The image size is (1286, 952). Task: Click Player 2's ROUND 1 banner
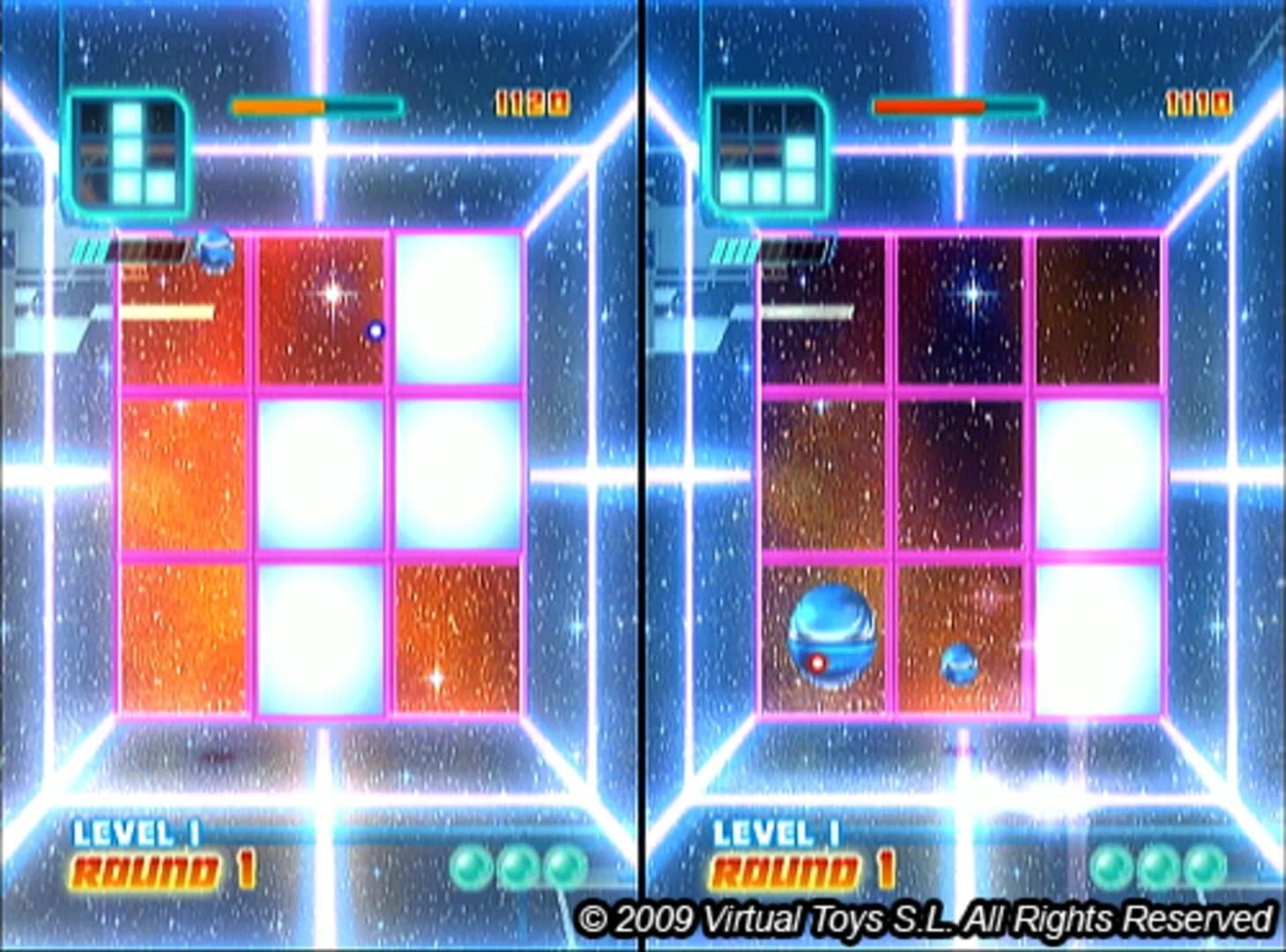(804, 870)
